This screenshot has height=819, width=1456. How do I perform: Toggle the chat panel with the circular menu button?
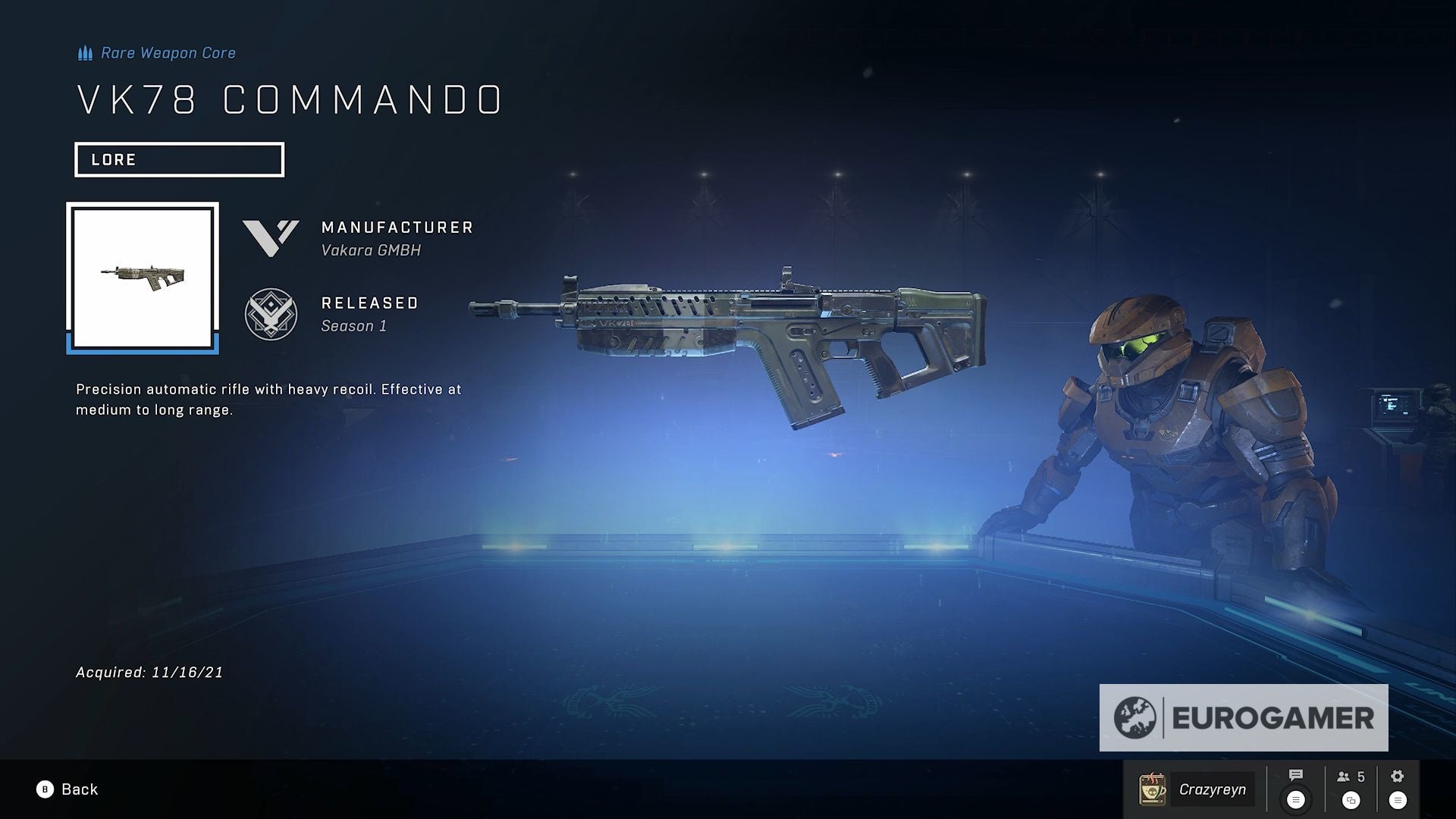tap(1297, 800)
